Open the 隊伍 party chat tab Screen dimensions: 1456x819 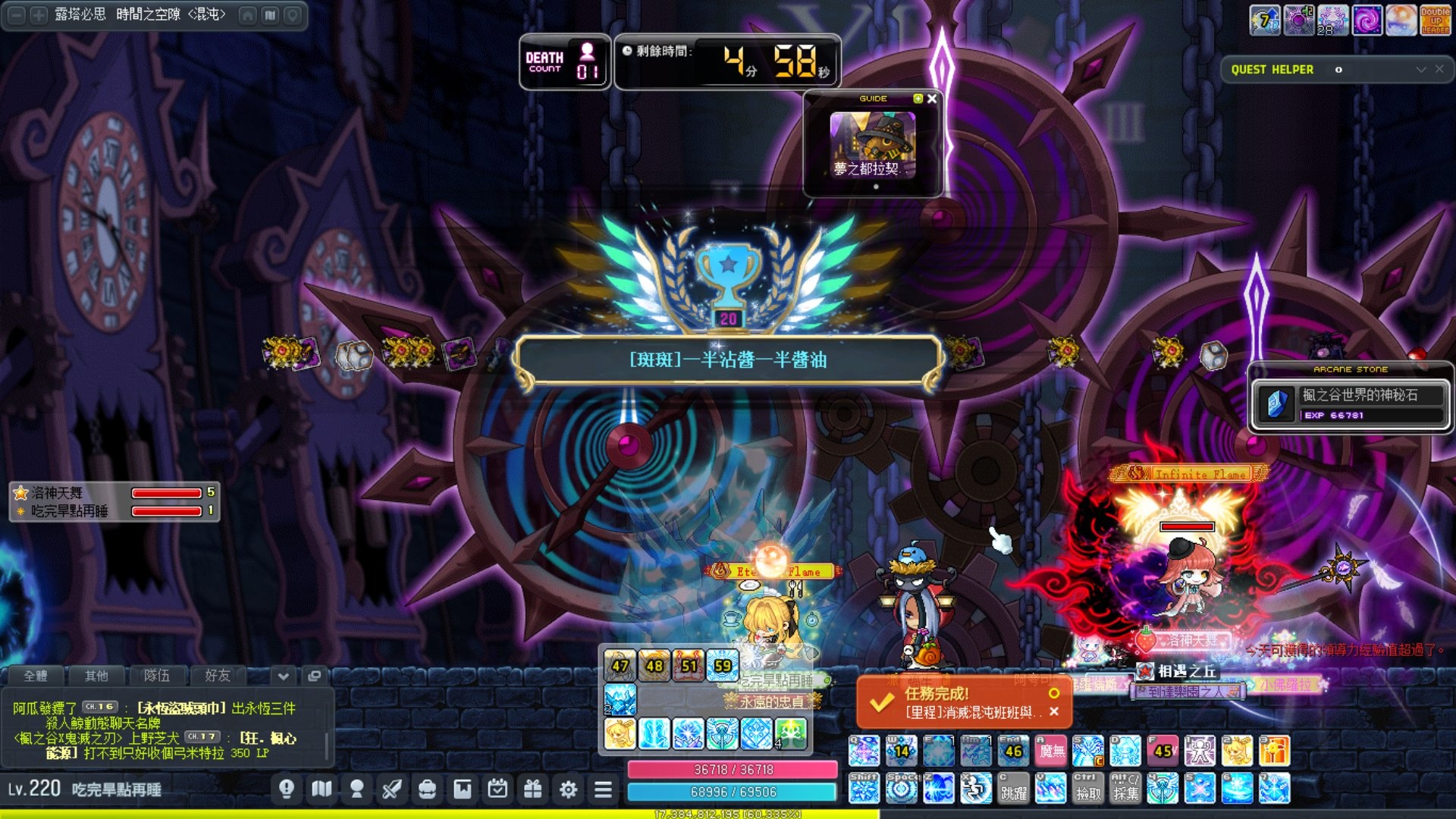157,675
